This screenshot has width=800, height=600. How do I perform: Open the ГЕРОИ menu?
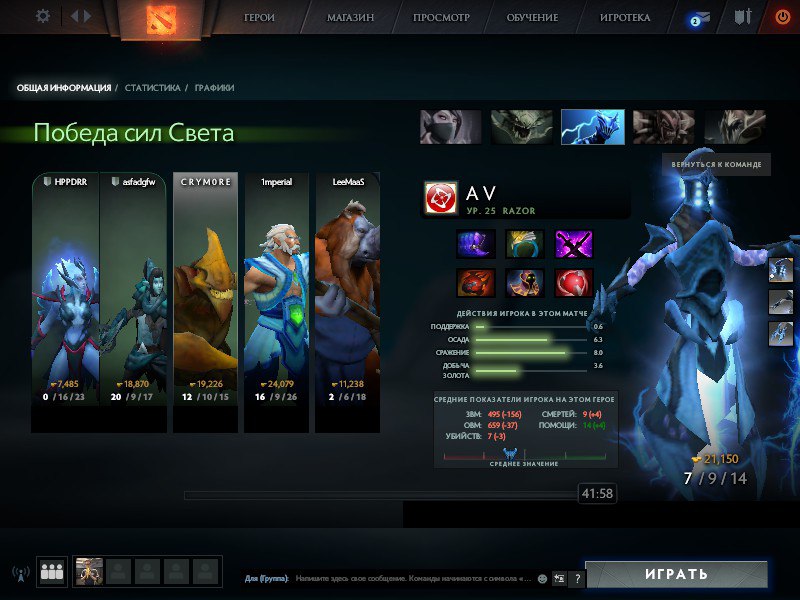pos(259,18)
